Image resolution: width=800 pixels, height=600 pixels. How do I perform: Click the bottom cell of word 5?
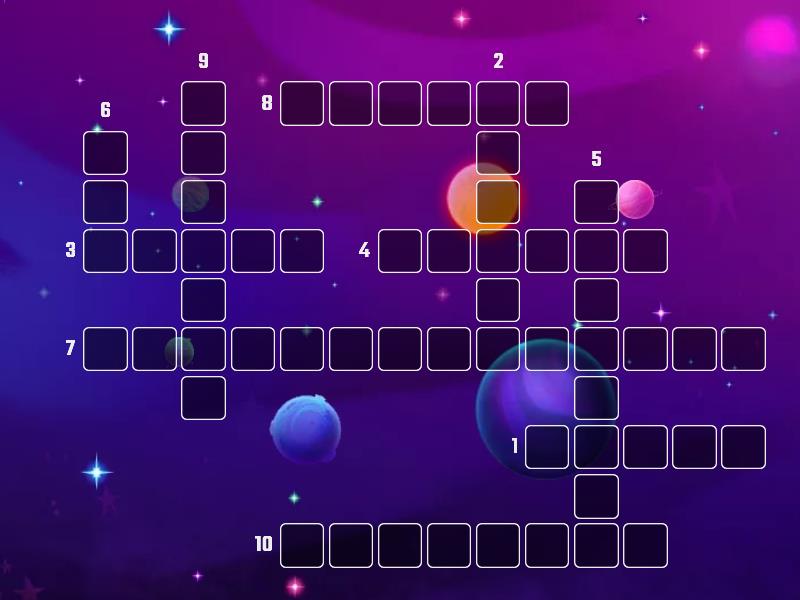tap(596, 495)
